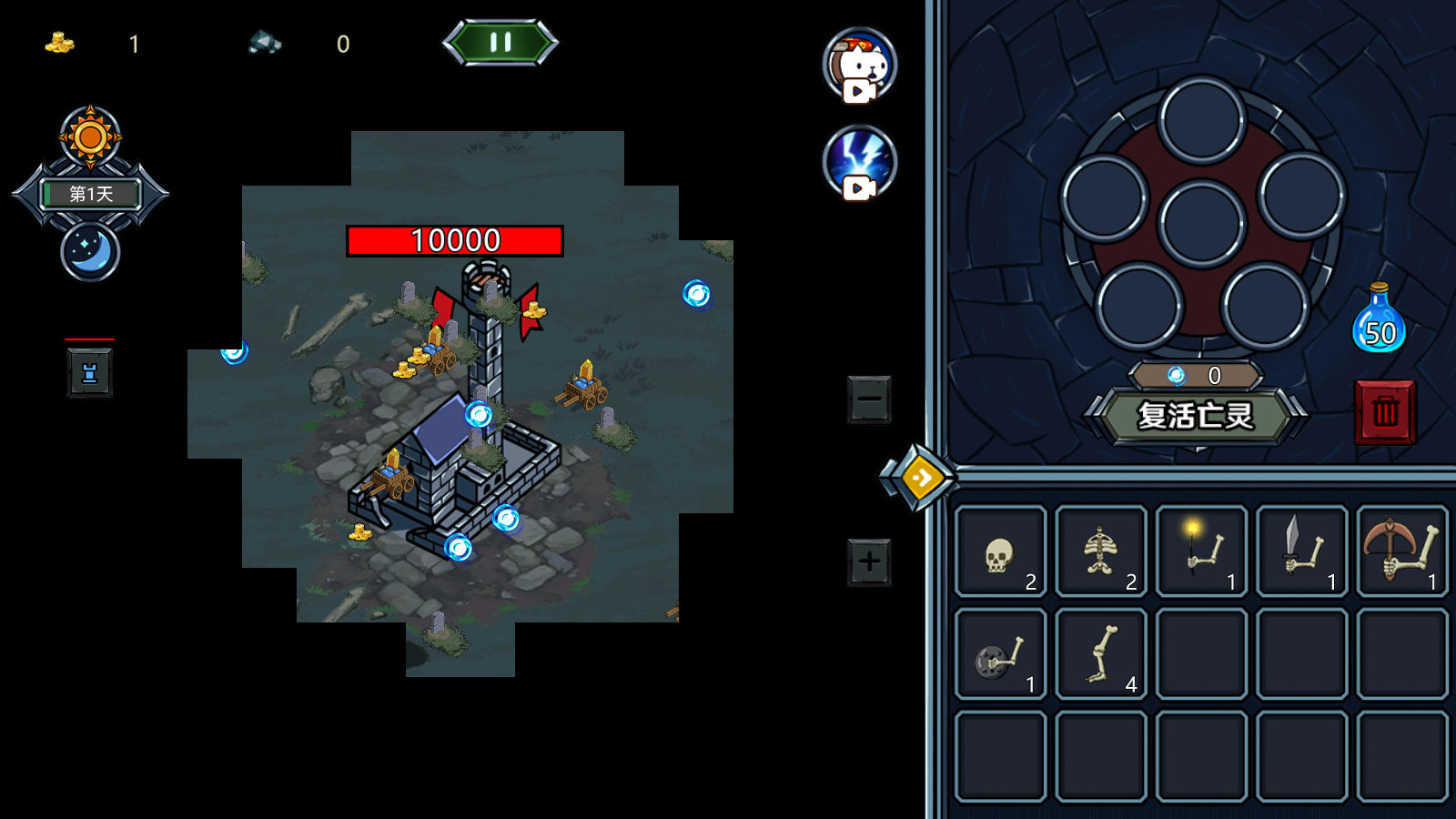This screenshot has height=819, width=1456.
Task: Choose the sword arm slot
Action: pyautogui.click(x=1301, y=552)
